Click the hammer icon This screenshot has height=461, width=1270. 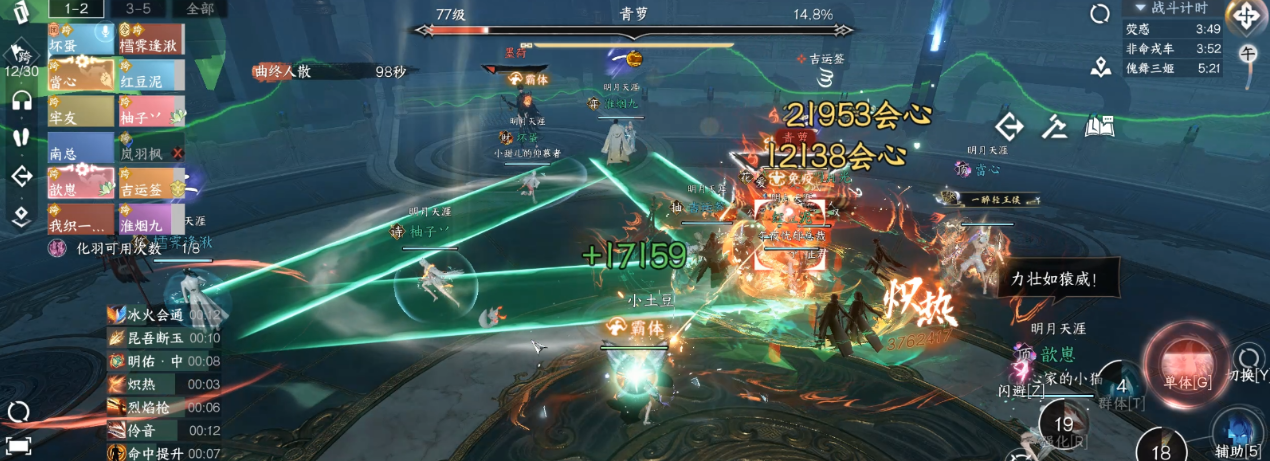(1055, 126)
